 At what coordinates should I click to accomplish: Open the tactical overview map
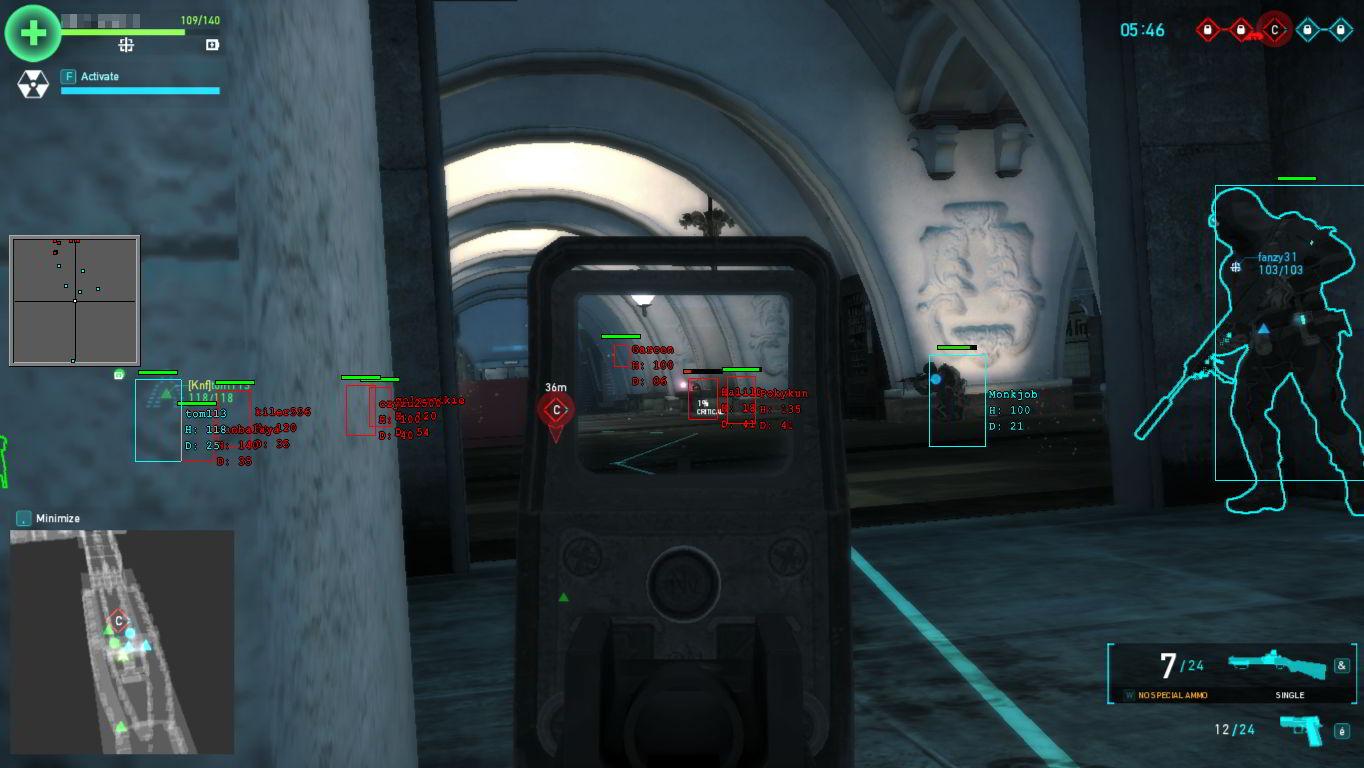(122, 642)
